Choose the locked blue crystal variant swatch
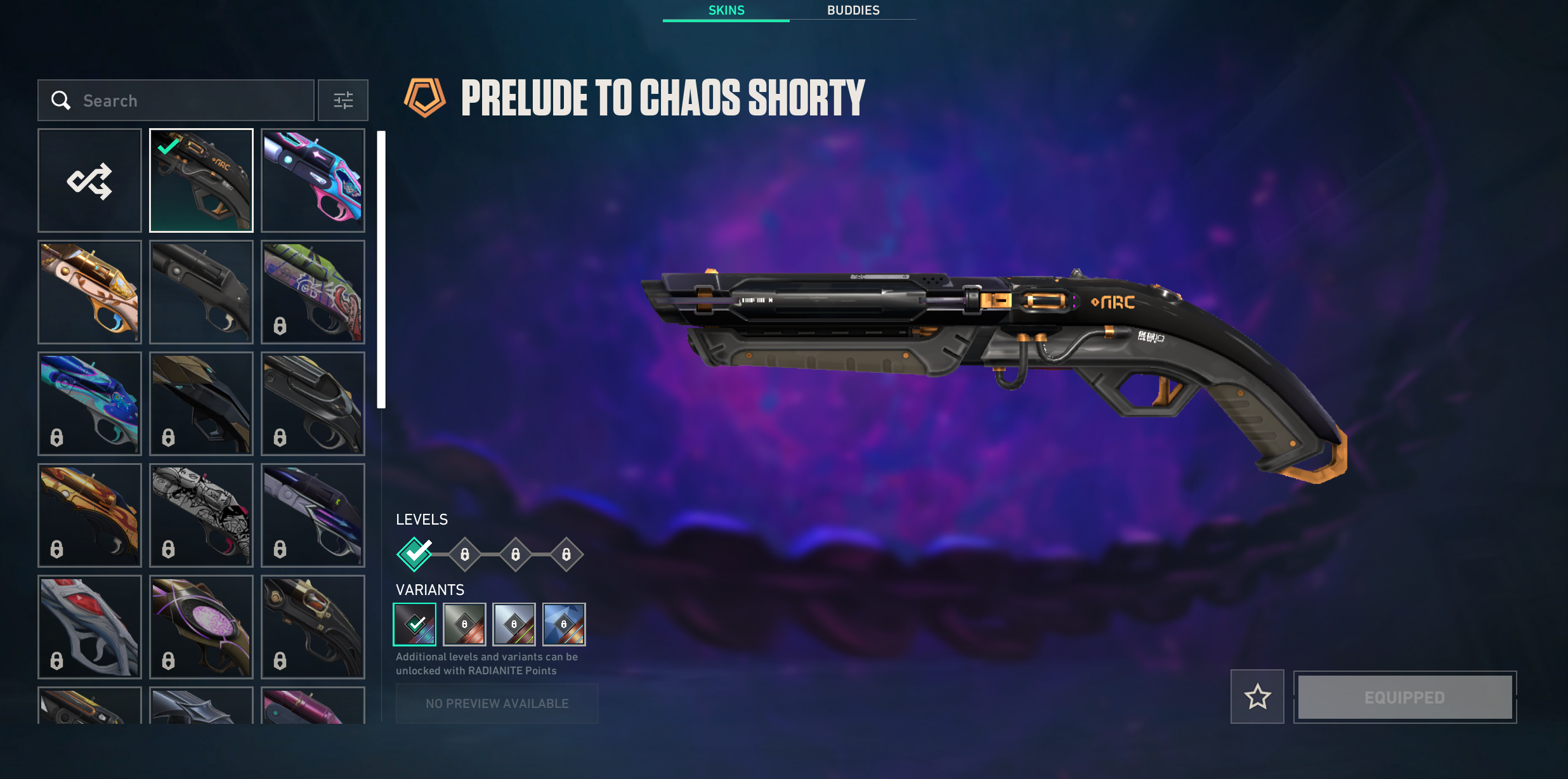Viewport: 1568px width, 779px height. pyautogui.click(x=564, y=624)
